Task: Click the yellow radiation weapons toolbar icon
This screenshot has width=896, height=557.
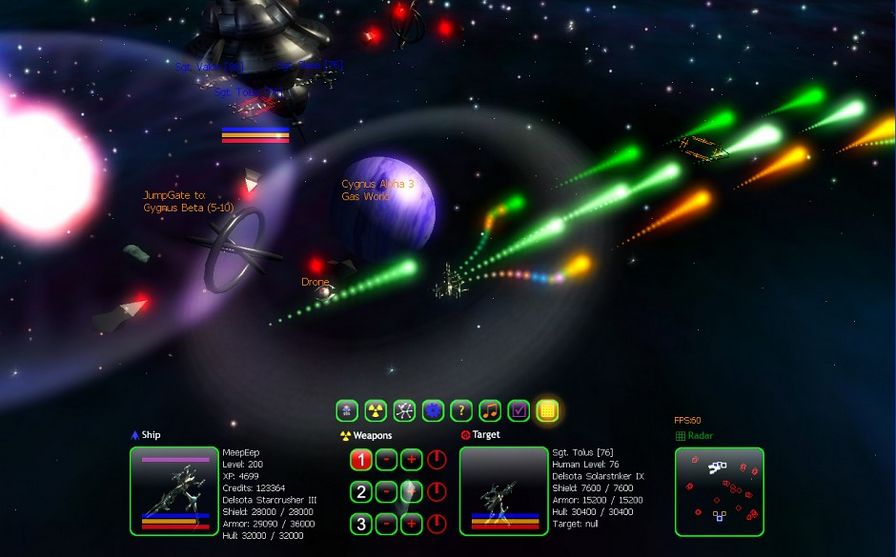Action: pyautogui.click(x=376, y=410)
